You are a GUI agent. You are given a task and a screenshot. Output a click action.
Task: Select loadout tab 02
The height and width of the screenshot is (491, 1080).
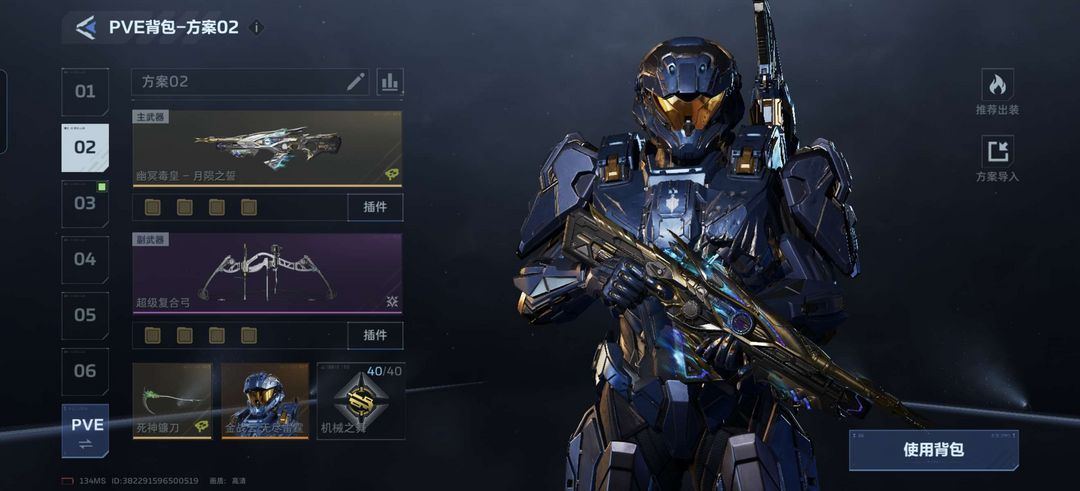[x=85, y=148]
